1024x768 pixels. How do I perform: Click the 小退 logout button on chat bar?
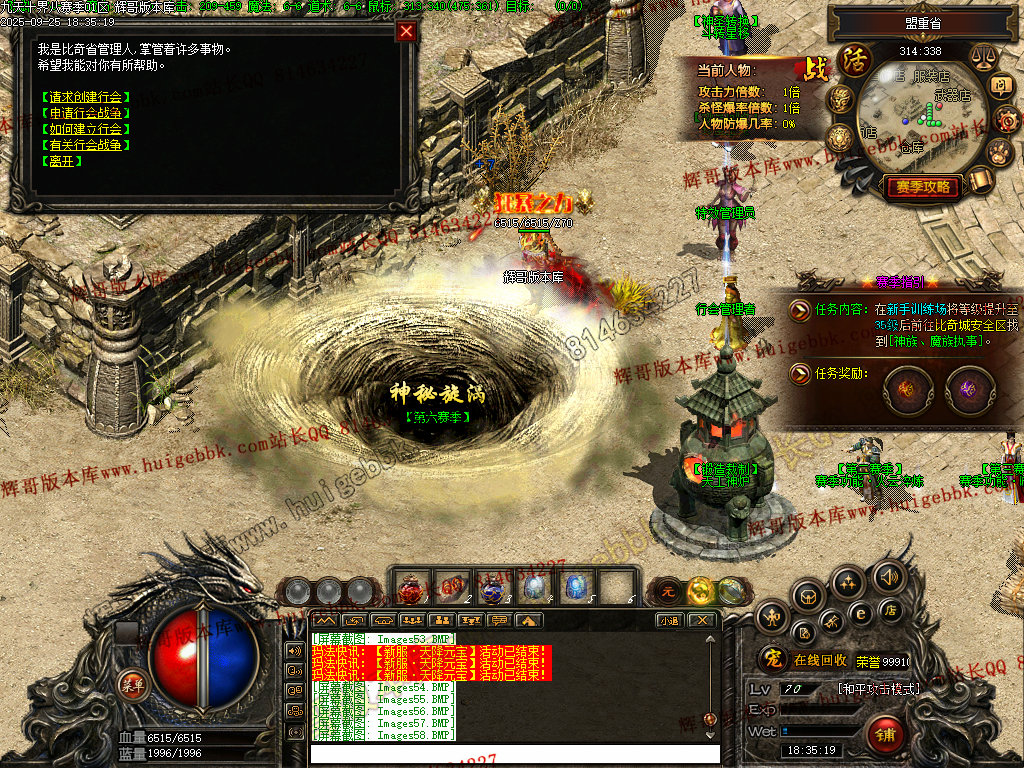pyautogui.click(x=670, y=621)
